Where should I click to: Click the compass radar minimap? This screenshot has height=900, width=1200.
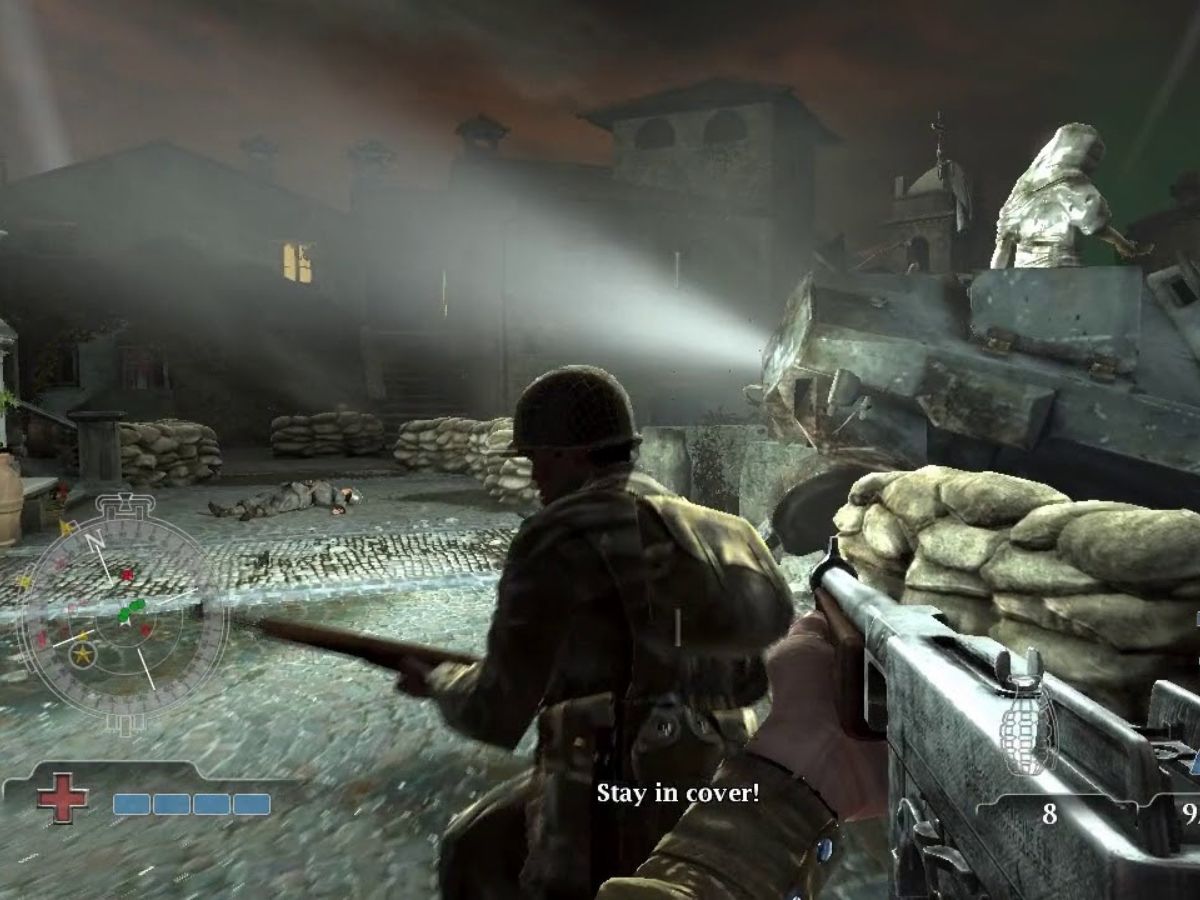coord(122,613)
